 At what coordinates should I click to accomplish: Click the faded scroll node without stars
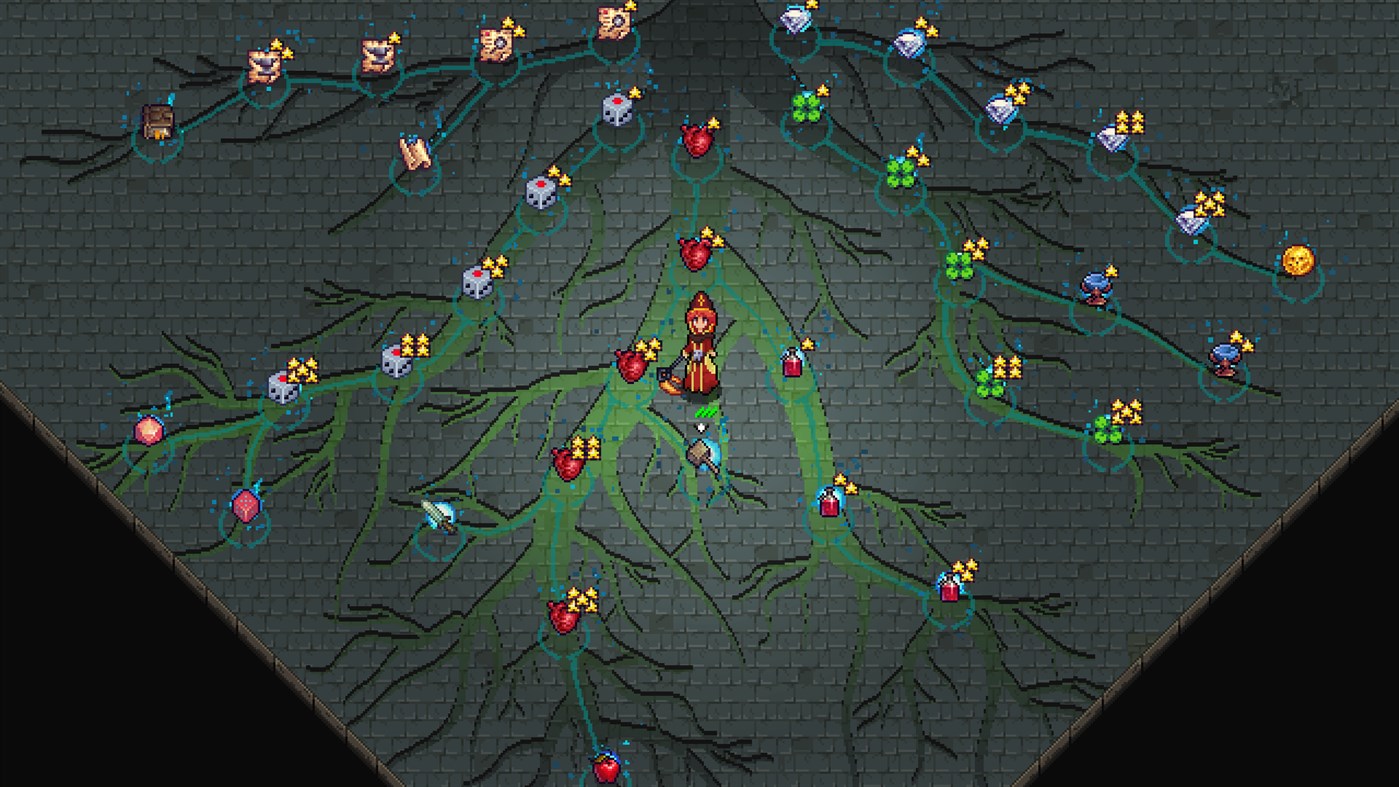[415, 152]
